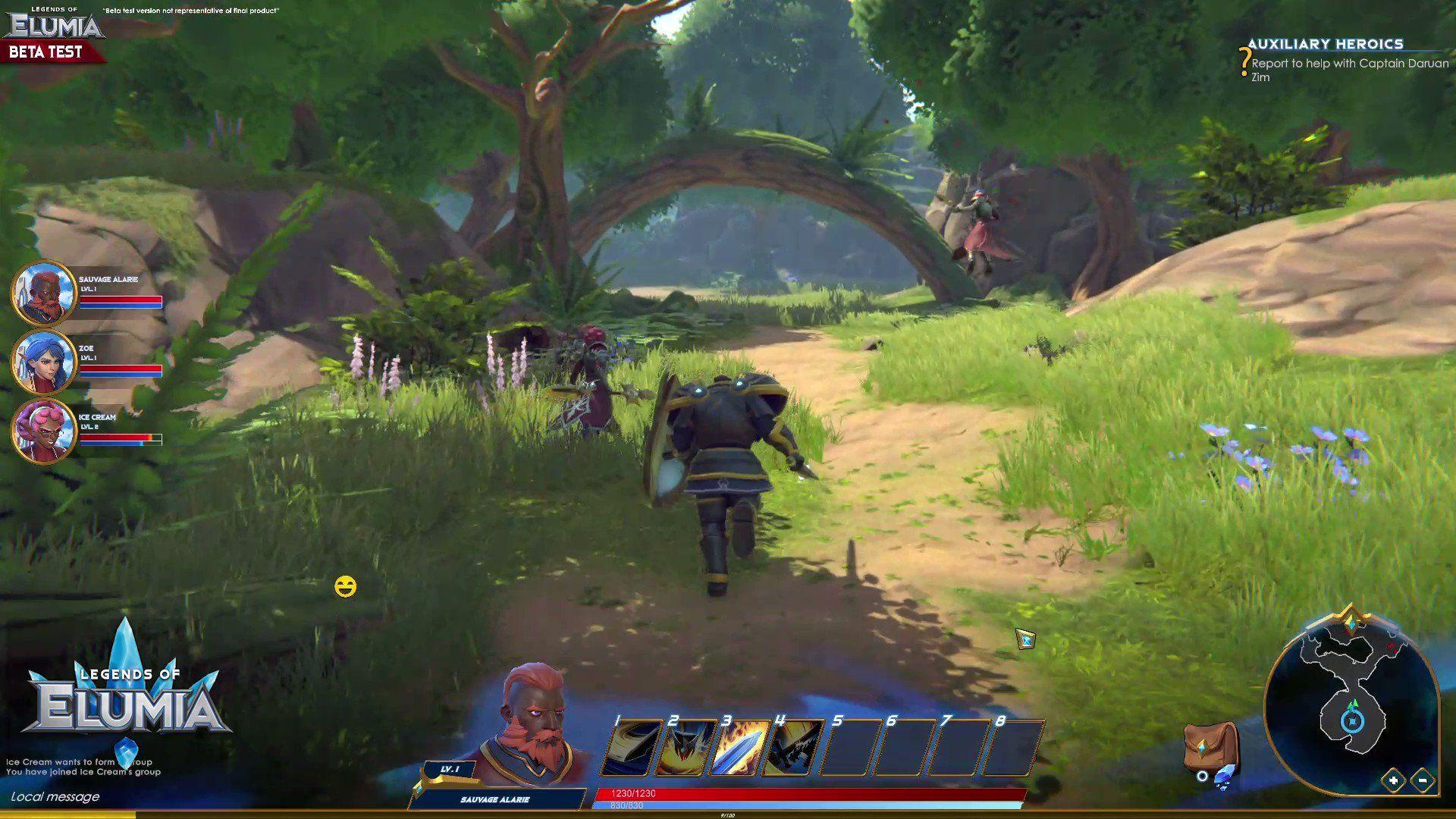Select Sauvage Alarie's party portrait
The width and height of the screenshot is (1456, 819).
[43, 294]
